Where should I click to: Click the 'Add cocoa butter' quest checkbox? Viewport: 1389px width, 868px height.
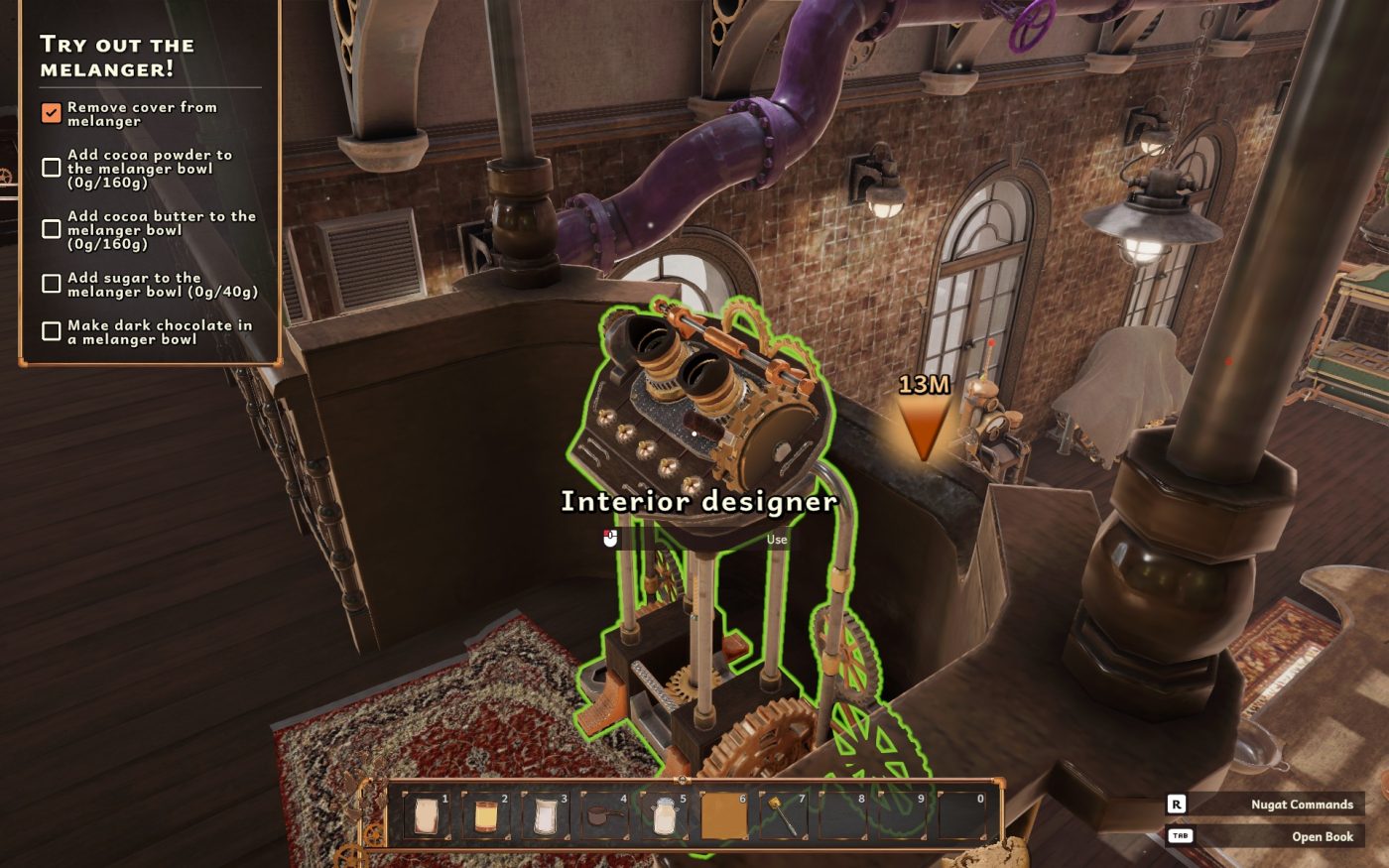(51, 228)
